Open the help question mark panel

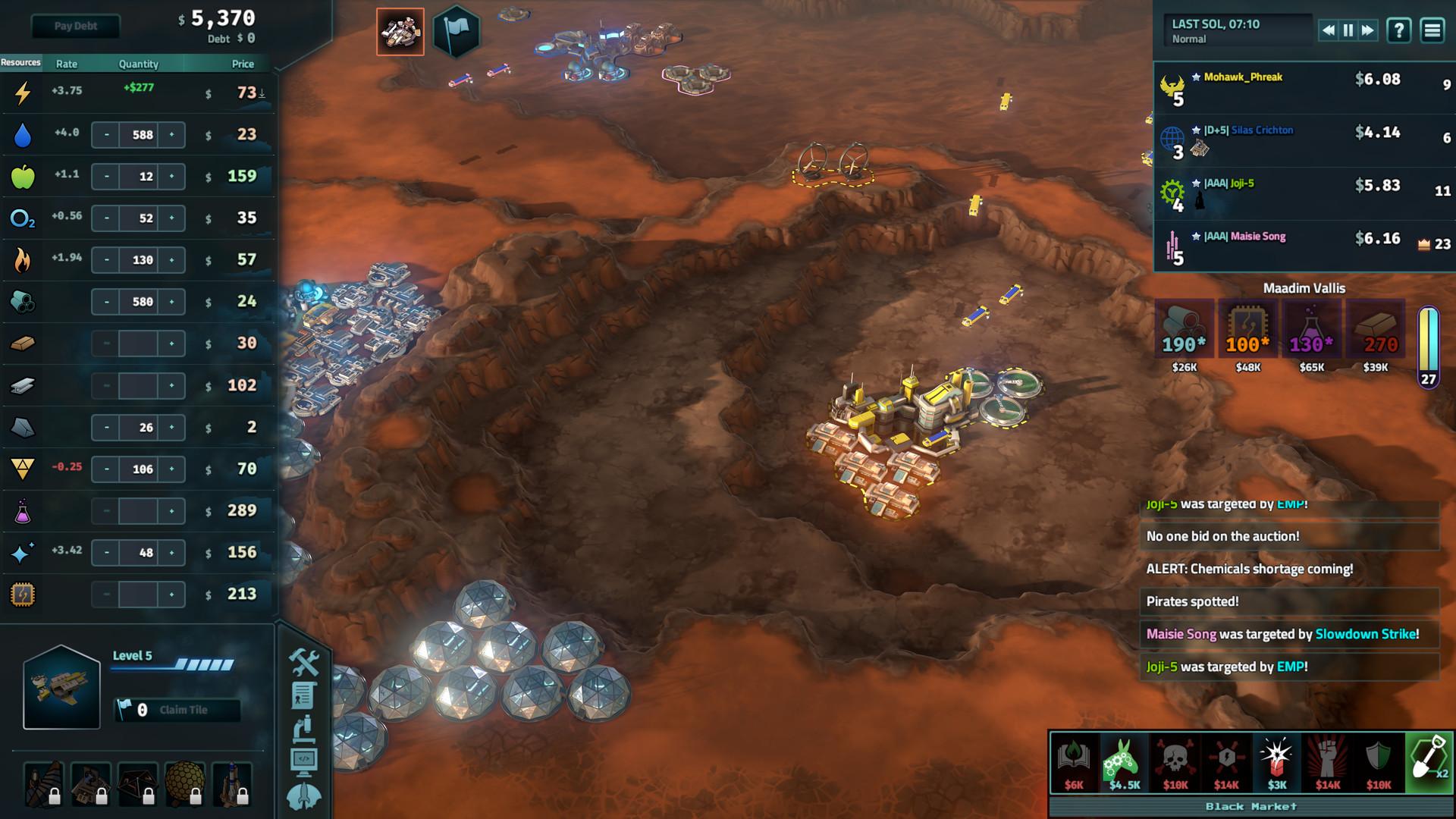coord(1398,31)
